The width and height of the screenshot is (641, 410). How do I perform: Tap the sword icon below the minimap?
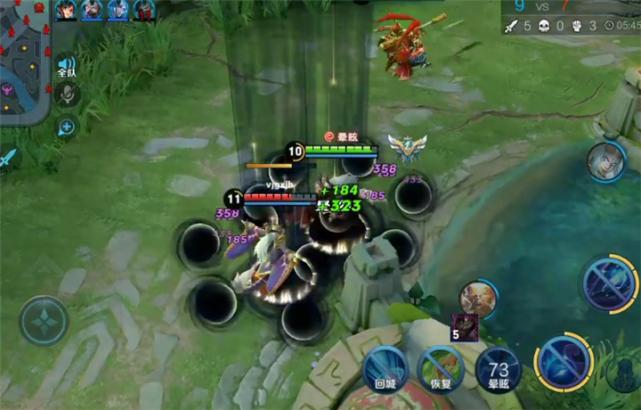8,157
